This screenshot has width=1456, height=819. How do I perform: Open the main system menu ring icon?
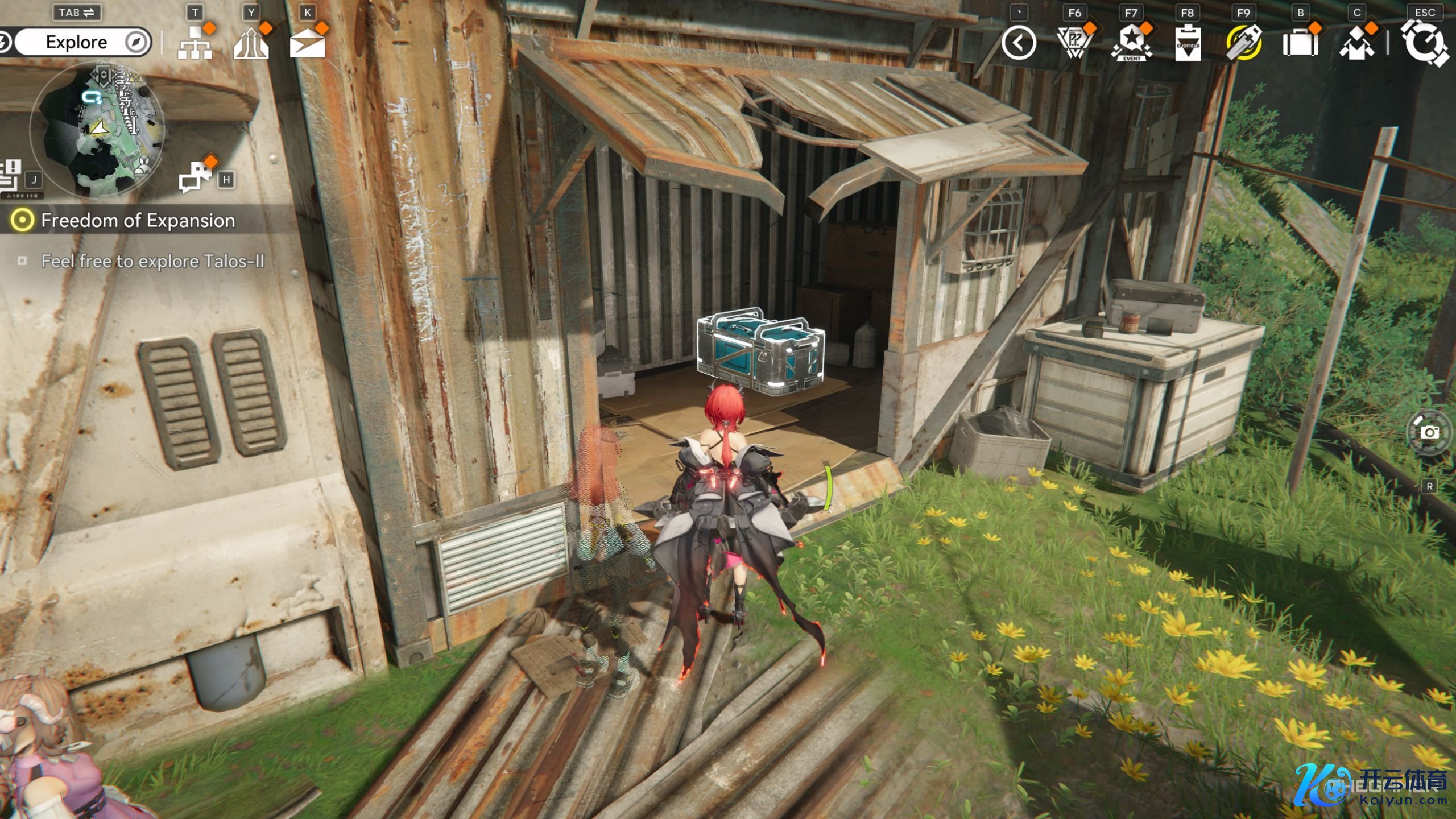click(x=1425, y=43)
